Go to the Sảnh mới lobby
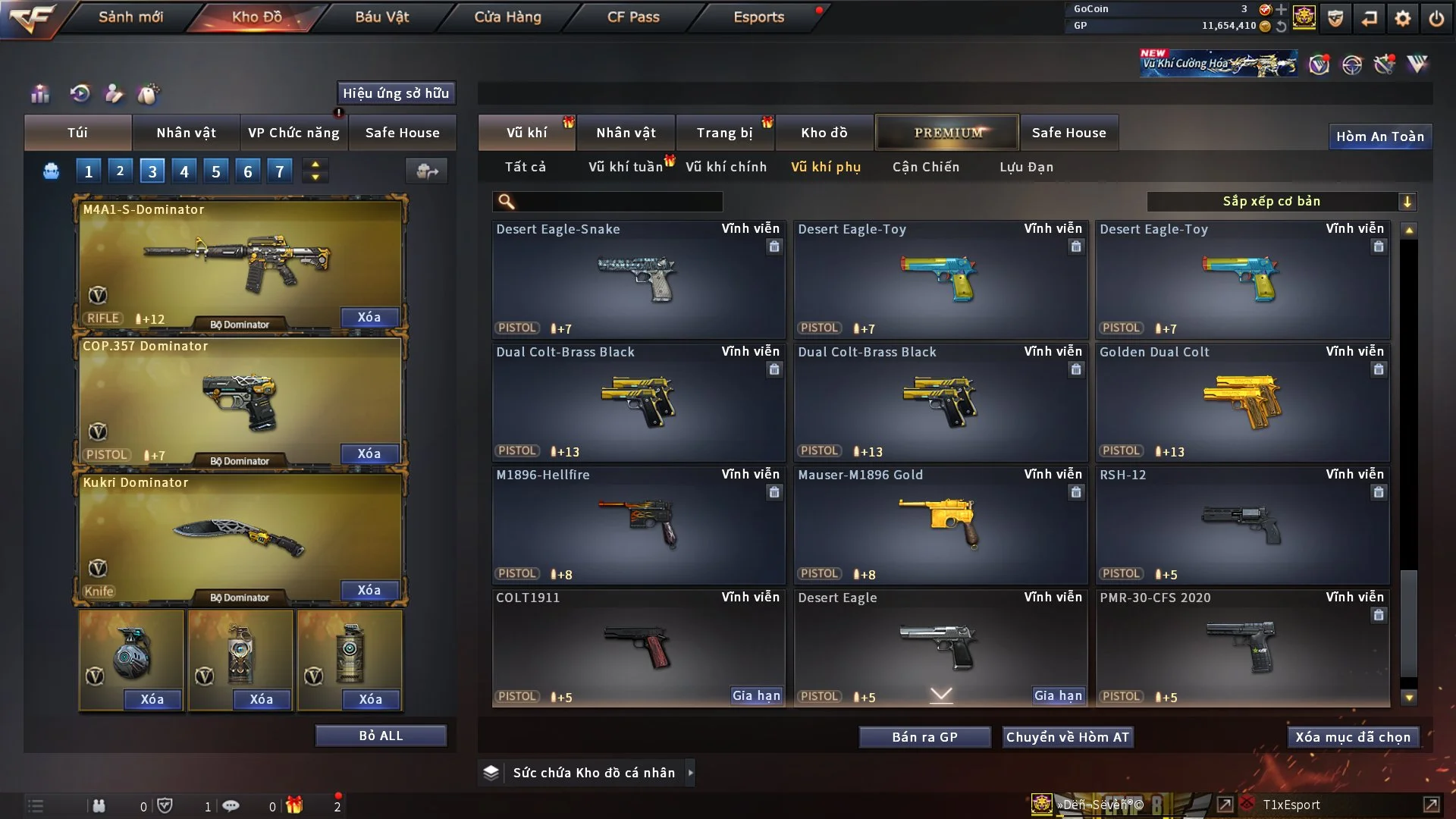Viewport: 1456px width, 819px height. pos(130,17)
